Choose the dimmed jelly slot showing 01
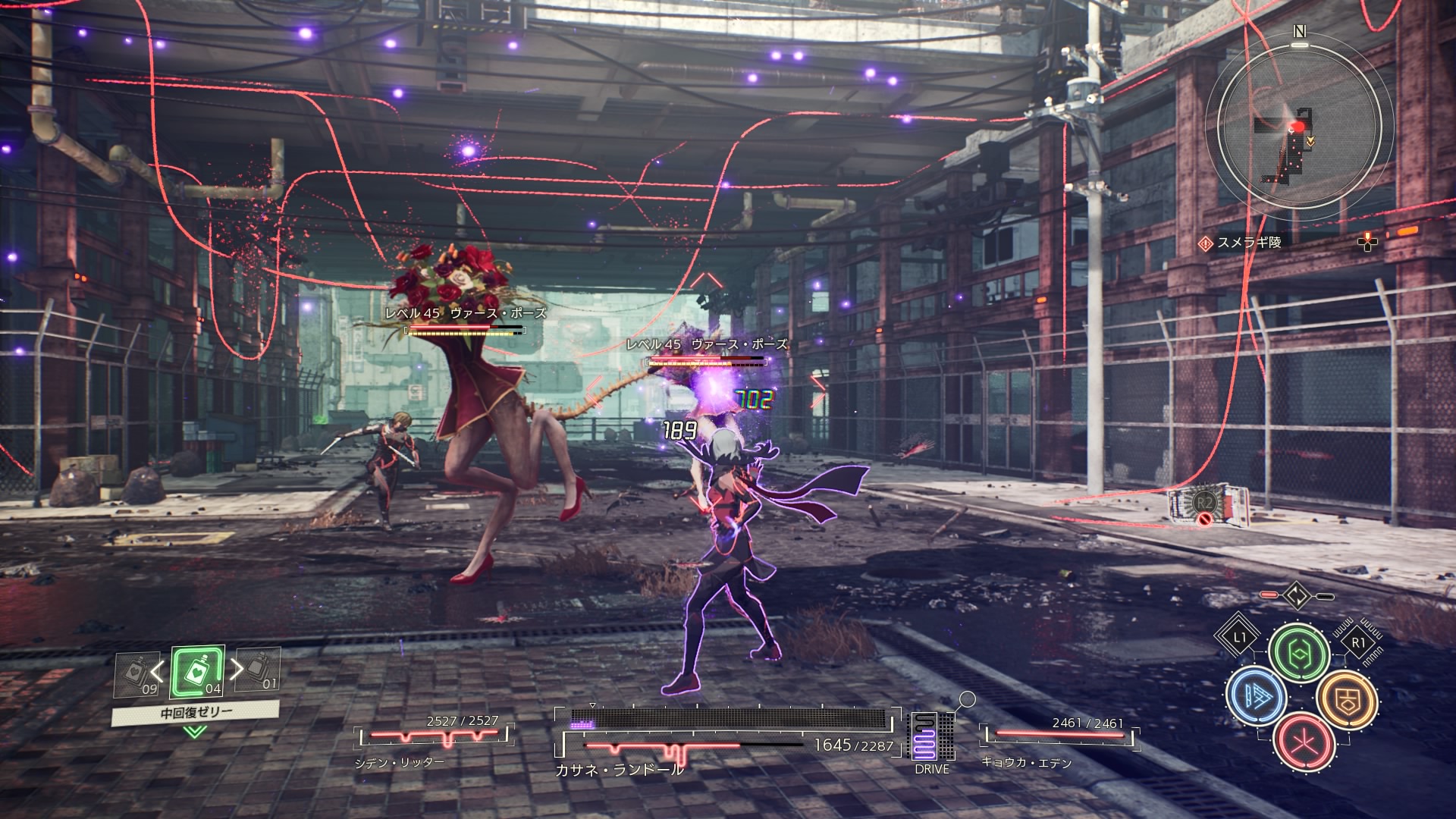 click(258, 670)
